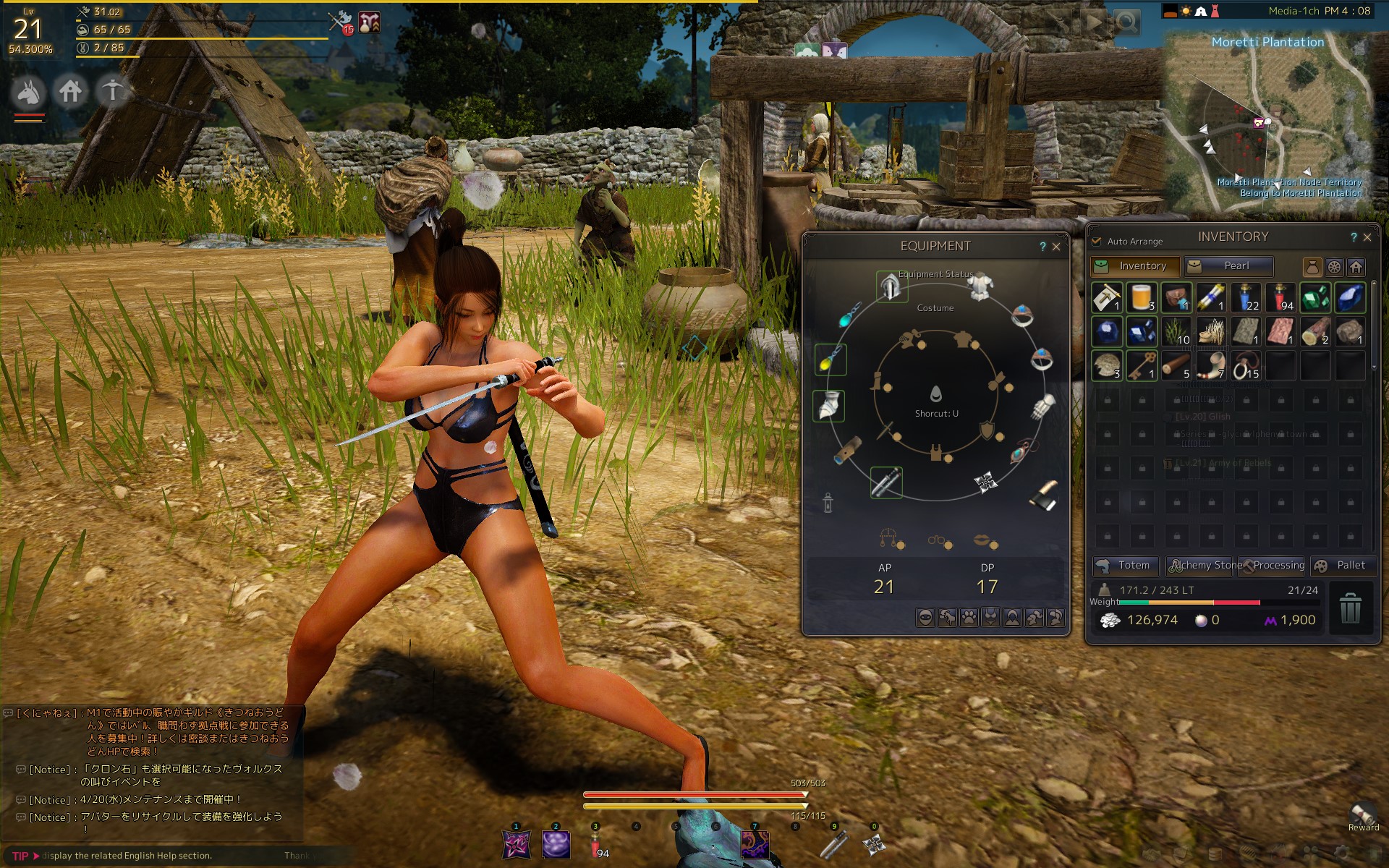Viewport: 1389px width, 868px height.
Task: Open the Alchemy Stone panel
Action: pyautogui.click(x=1204, y=566)
